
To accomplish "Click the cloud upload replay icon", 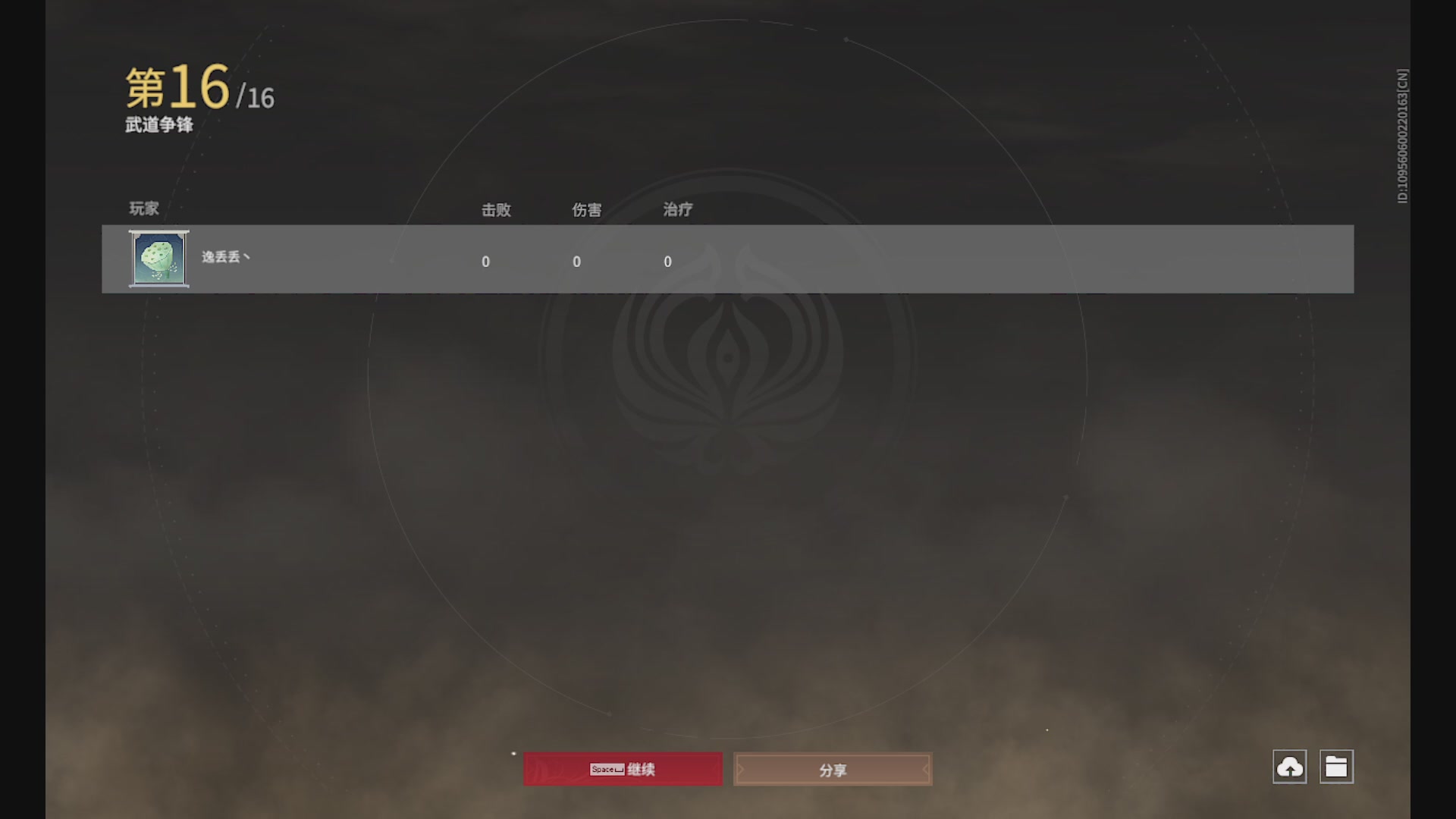I will click(1291, 767).
